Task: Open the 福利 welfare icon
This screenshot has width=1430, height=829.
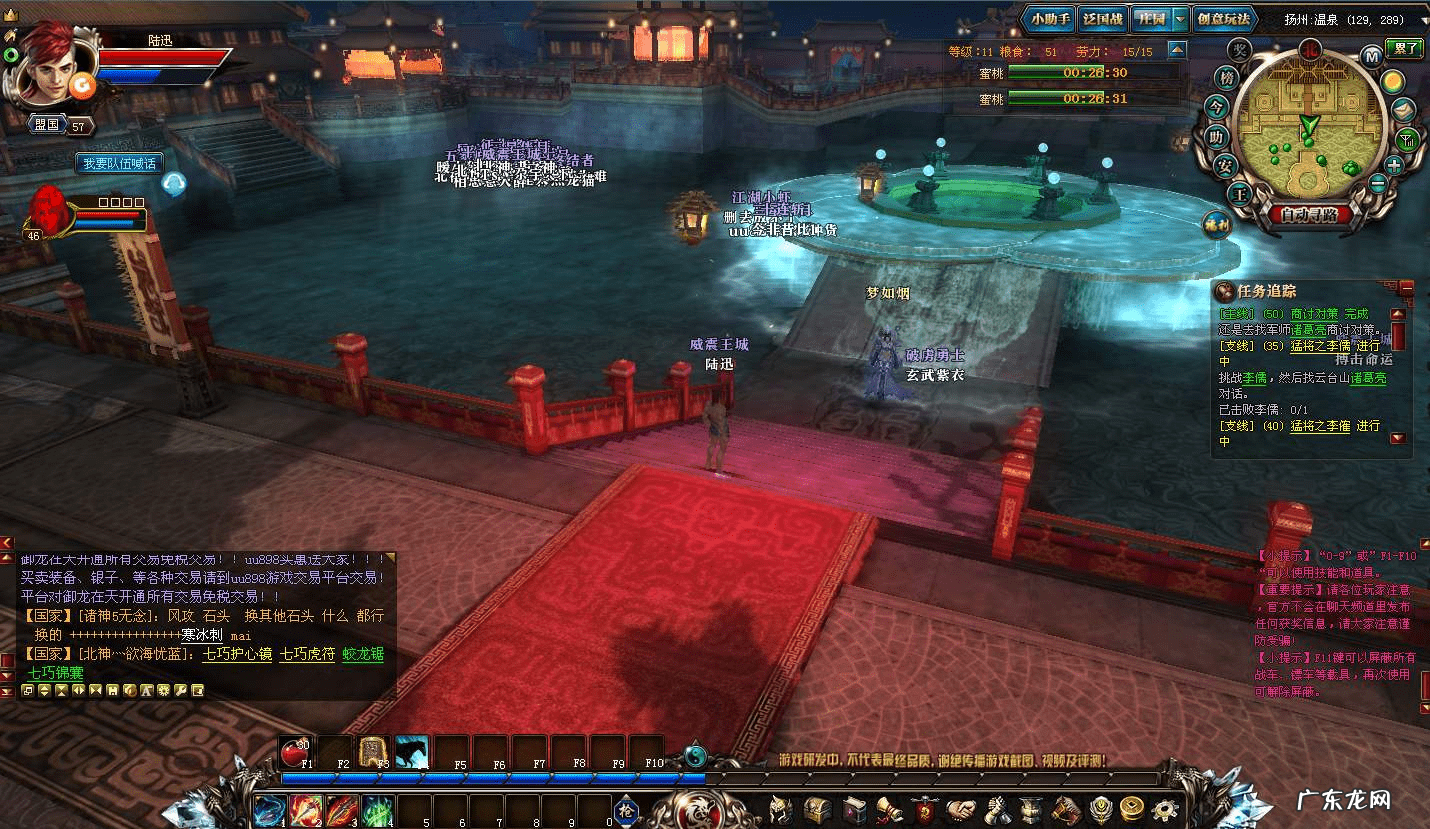Action: (x=1216, y=224)
